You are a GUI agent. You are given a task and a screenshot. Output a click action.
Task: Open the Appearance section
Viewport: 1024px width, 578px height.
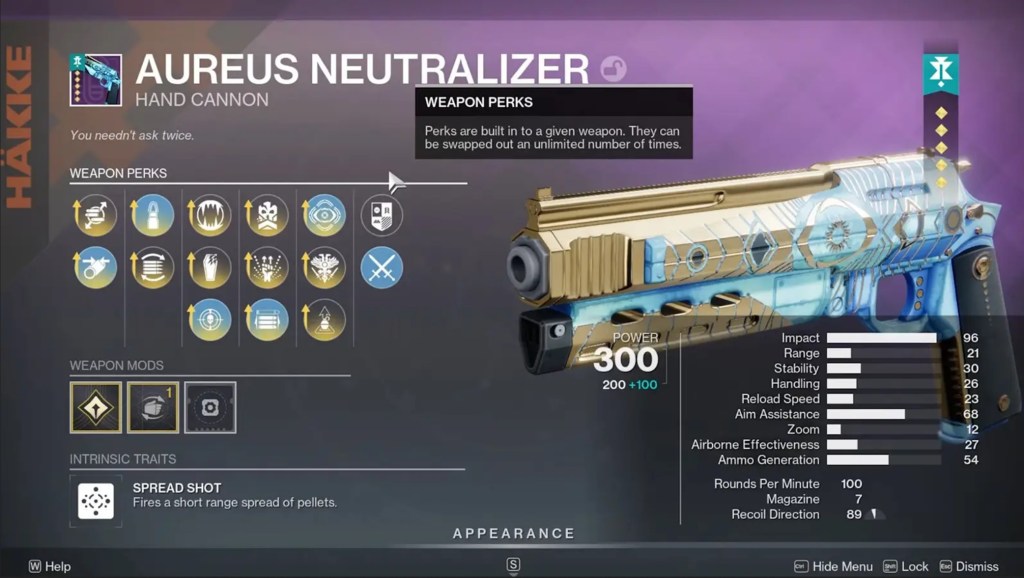click(513, 534)
